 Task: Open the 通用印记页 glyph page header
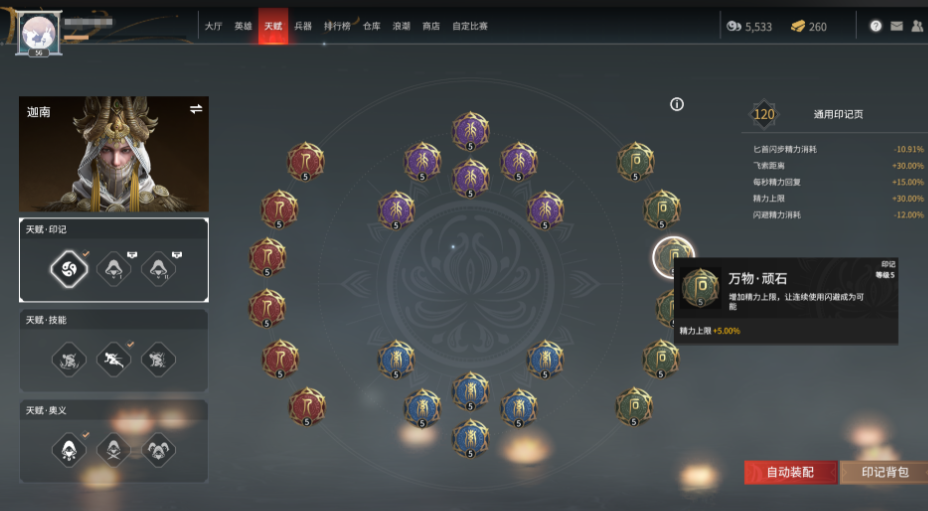[837, 114]
